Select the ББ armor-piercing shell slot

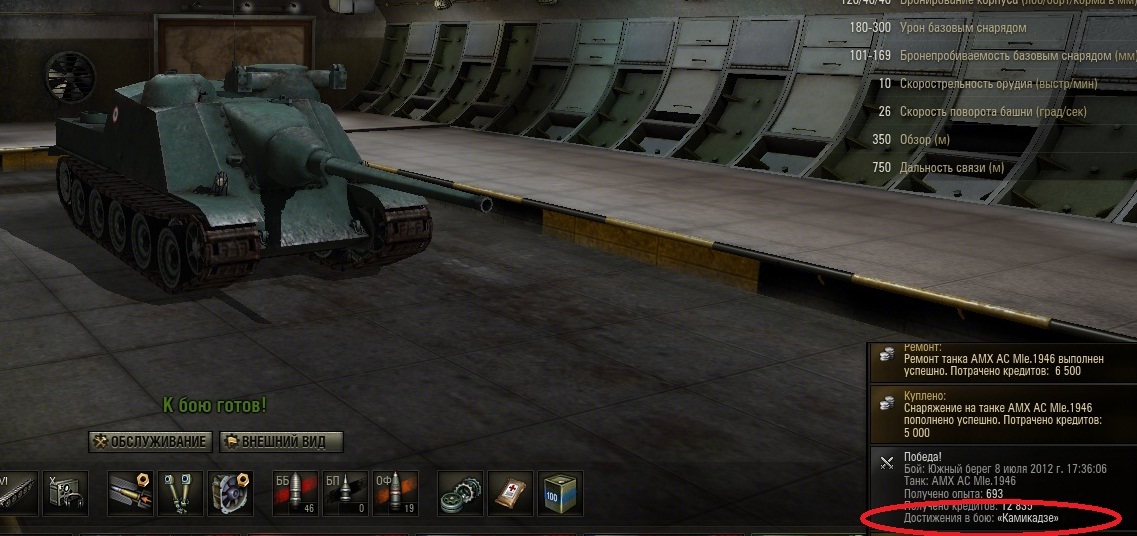pyautogui.click(x=296, y=494)
